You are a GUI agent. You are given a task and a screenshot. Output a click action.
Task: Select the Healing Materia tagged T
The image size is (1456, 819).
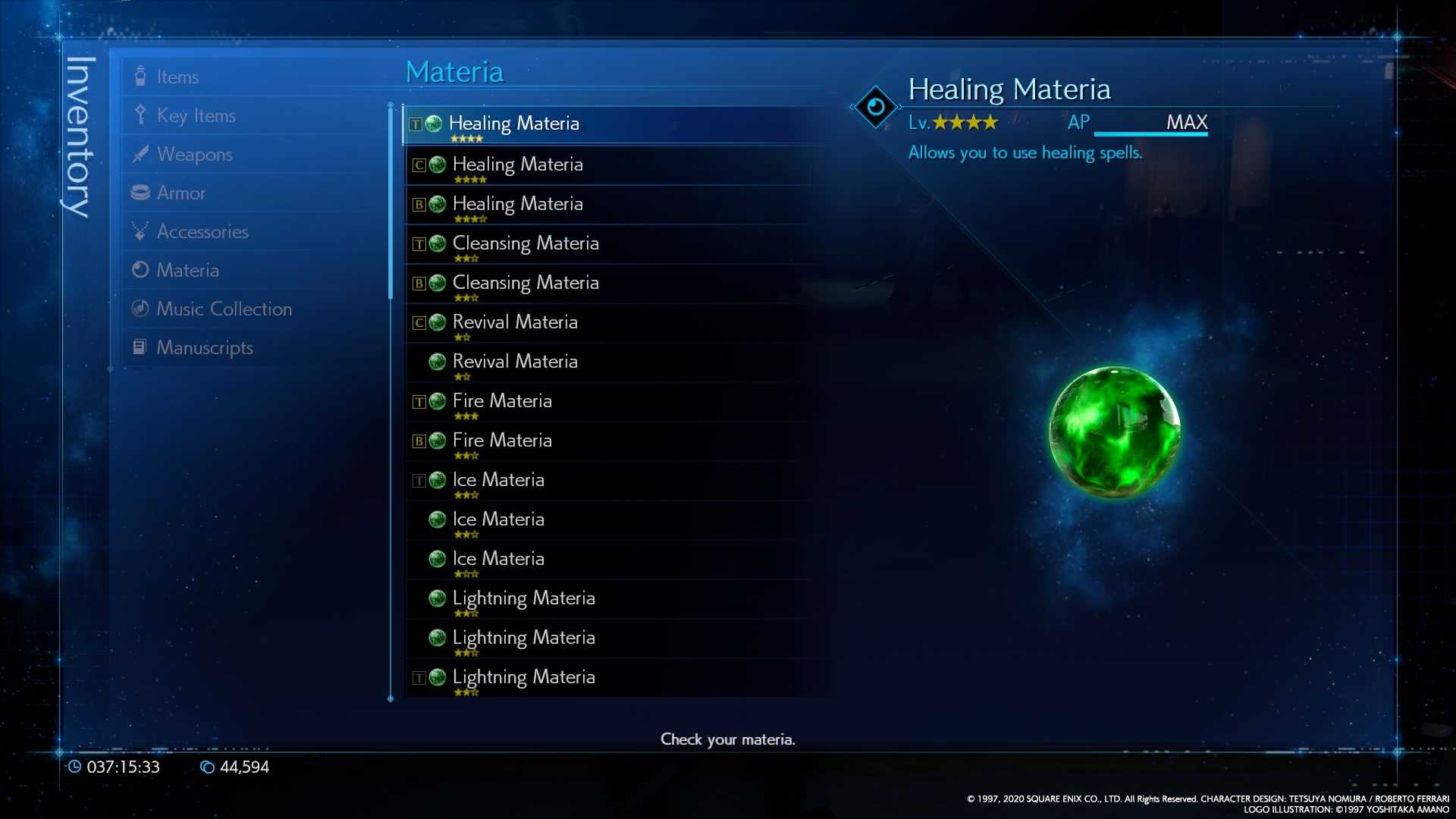click(513, 124)
